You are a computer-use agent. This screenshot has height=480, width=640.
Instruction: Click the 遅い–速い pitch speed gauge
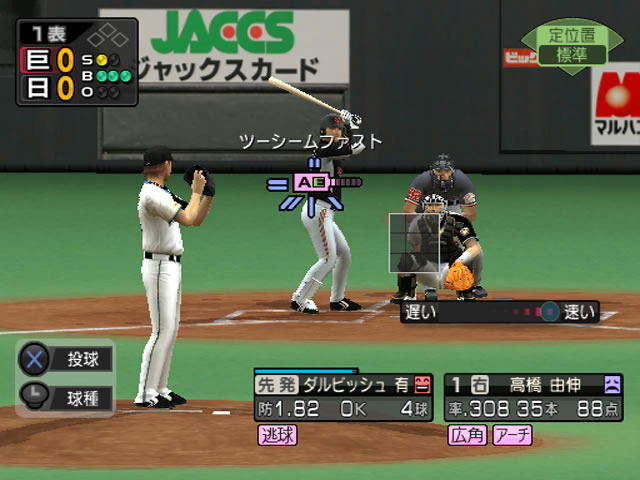[x=498, y=312]
